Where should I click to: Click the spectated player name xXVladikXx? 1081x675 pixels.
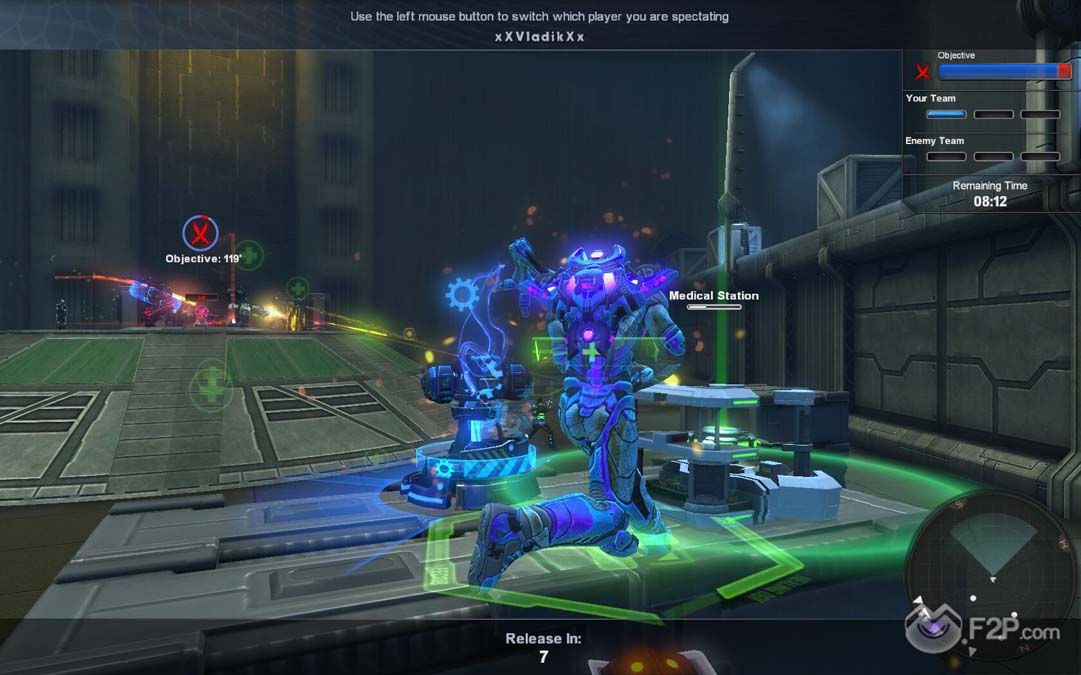pyautogui.click(x=539, y=37)
